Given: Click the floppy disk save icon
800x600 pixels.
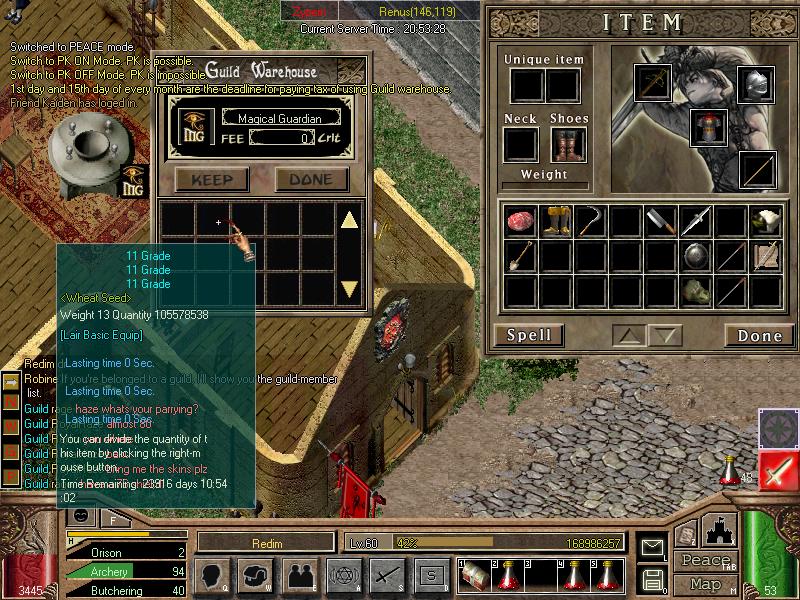Looking at the screenshot, I should click(652, 579).
